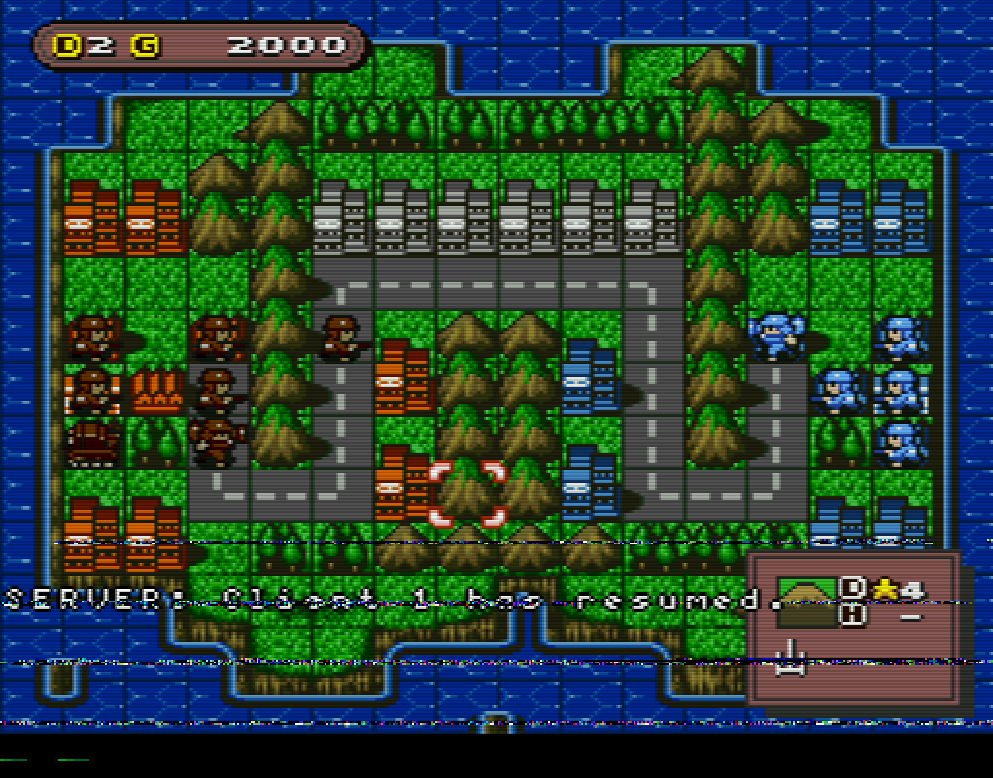This screenshot has height=778, width=993.
Task: Select the blue soldier with white corner brackets
Action: (x=898, y=390)
